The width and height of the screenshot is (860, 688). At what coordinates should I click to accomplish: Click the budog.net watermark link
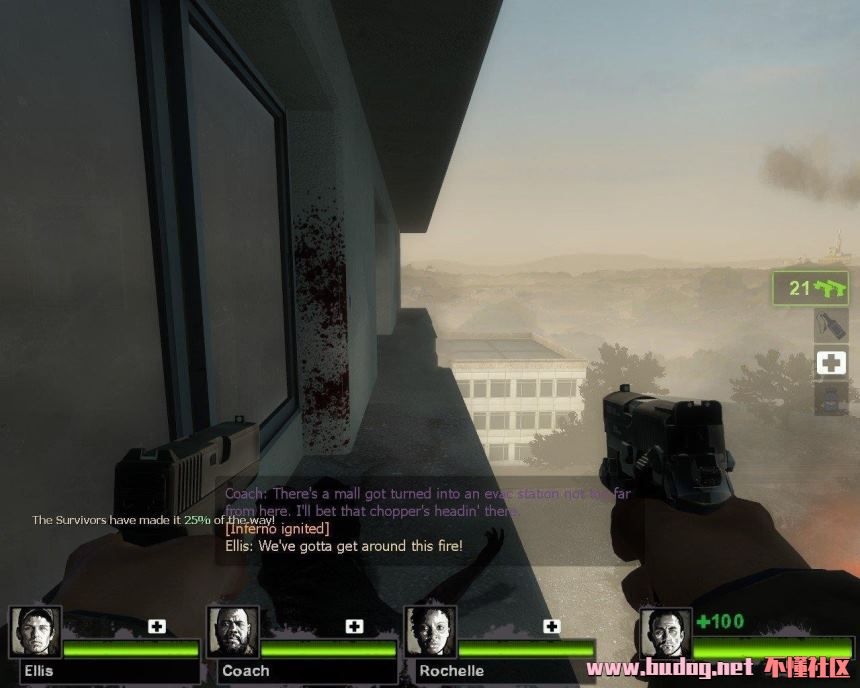[669, 668]
